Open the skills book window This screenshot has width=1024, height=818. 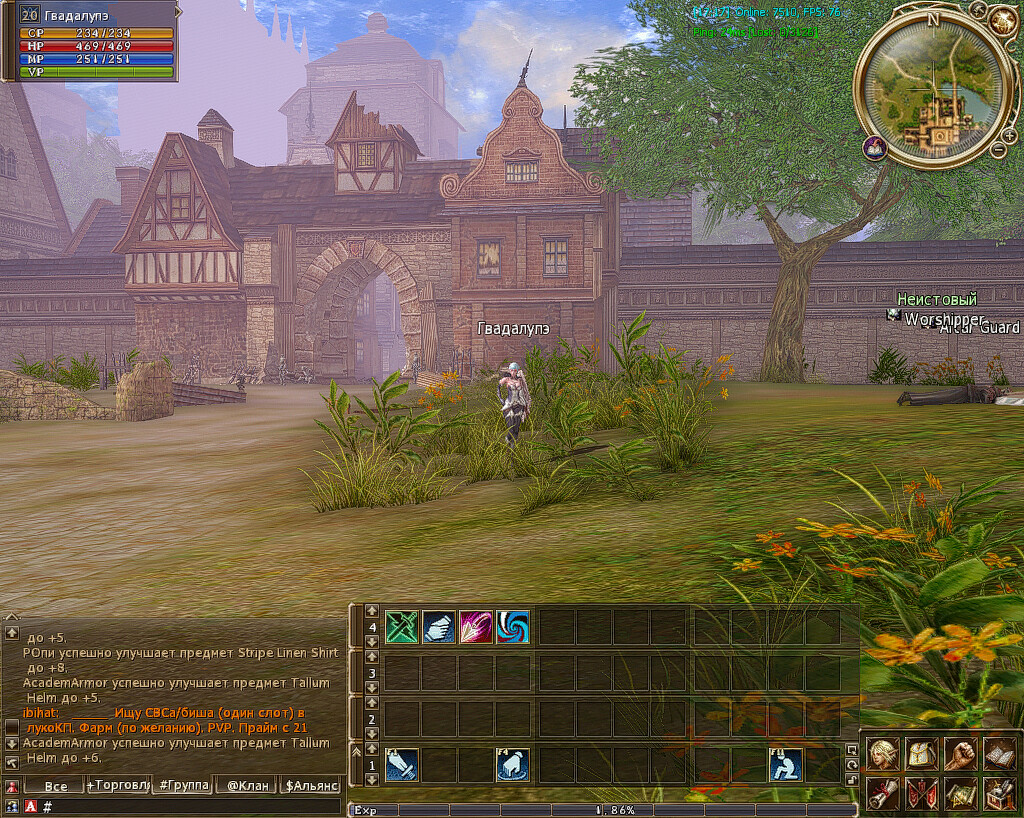tap(998, 754)
